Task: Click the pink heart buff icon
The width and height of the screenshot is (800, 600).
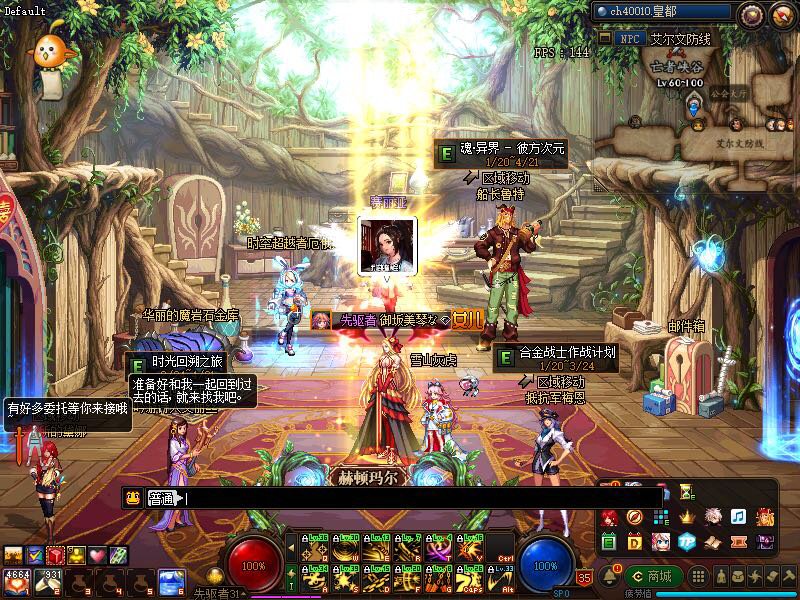Action: 97,555
